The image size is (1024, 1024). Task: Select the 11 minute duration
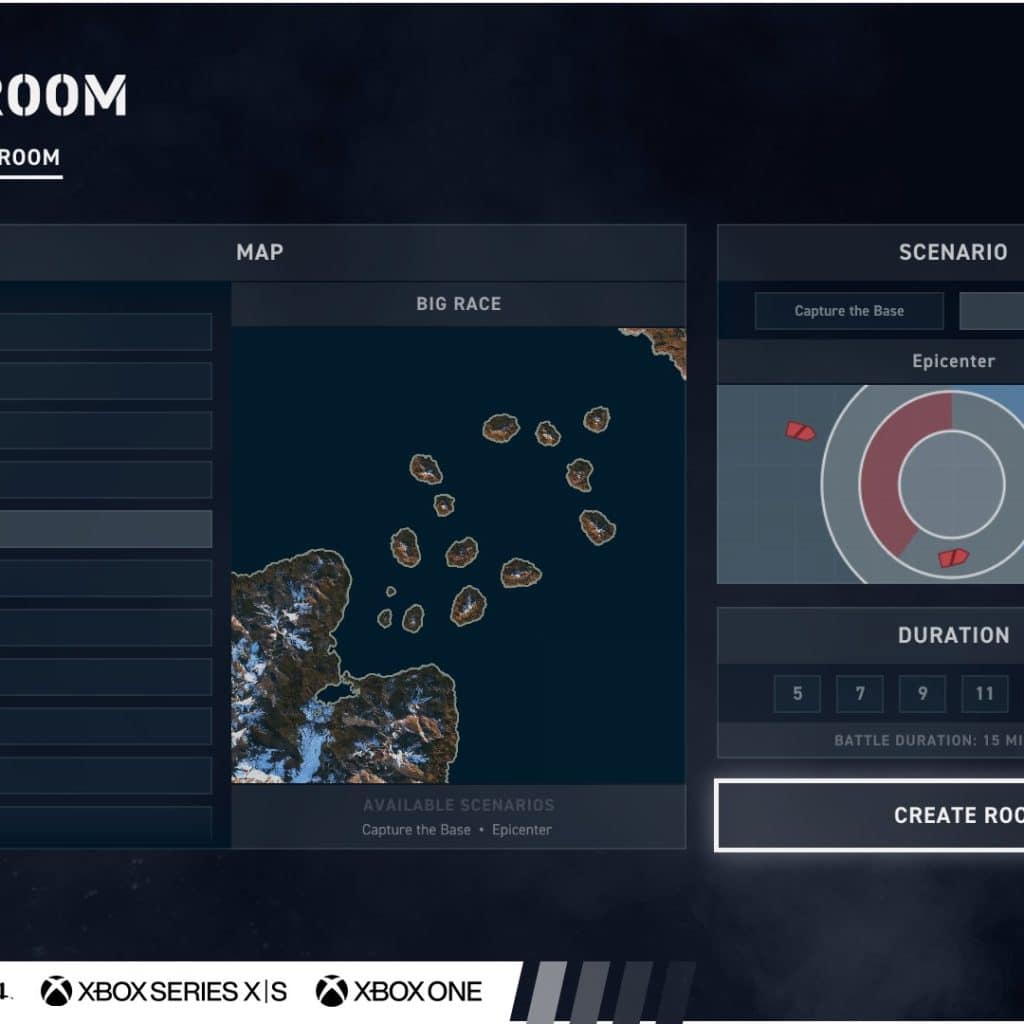(984, 694)
